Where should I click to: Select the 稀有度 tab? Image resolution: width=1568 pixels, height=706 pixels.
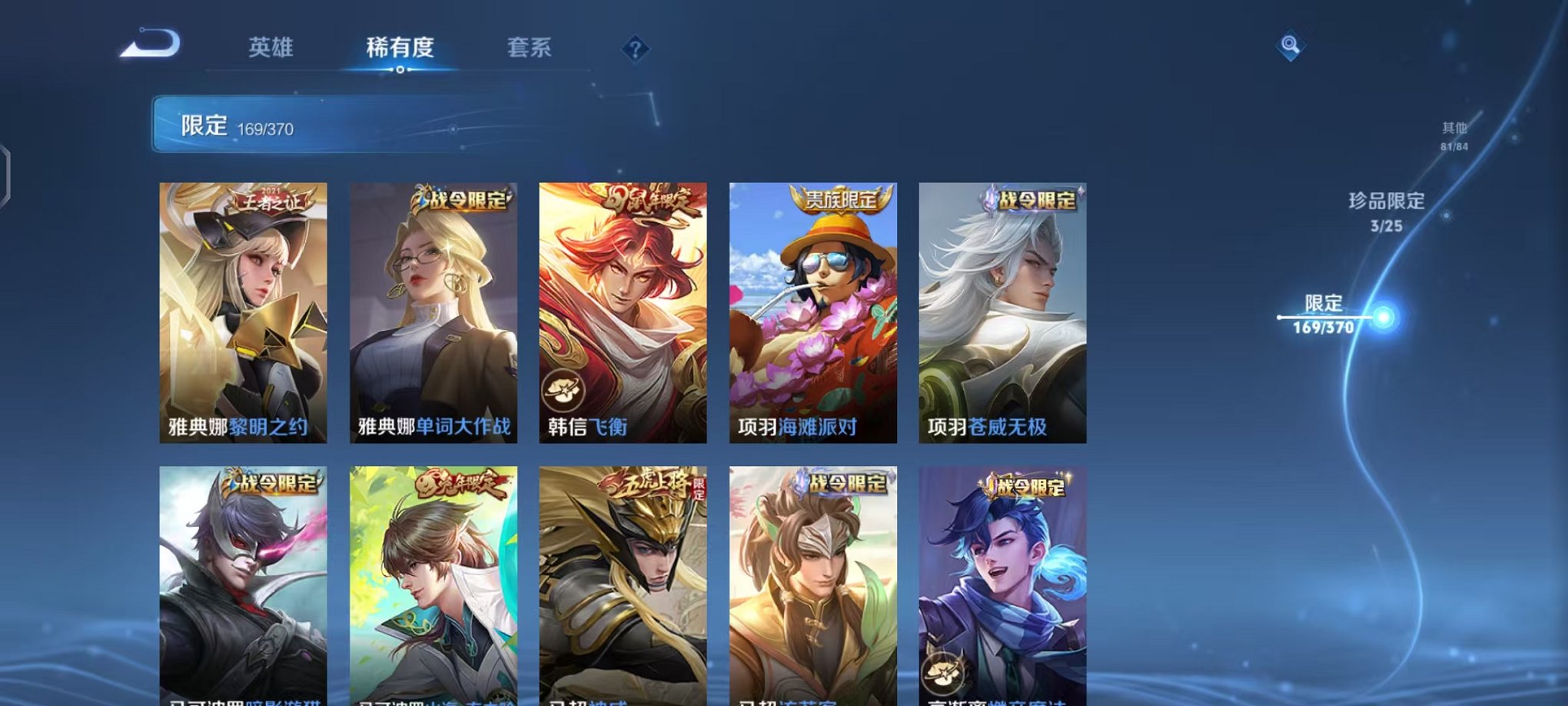coord(400,48)
